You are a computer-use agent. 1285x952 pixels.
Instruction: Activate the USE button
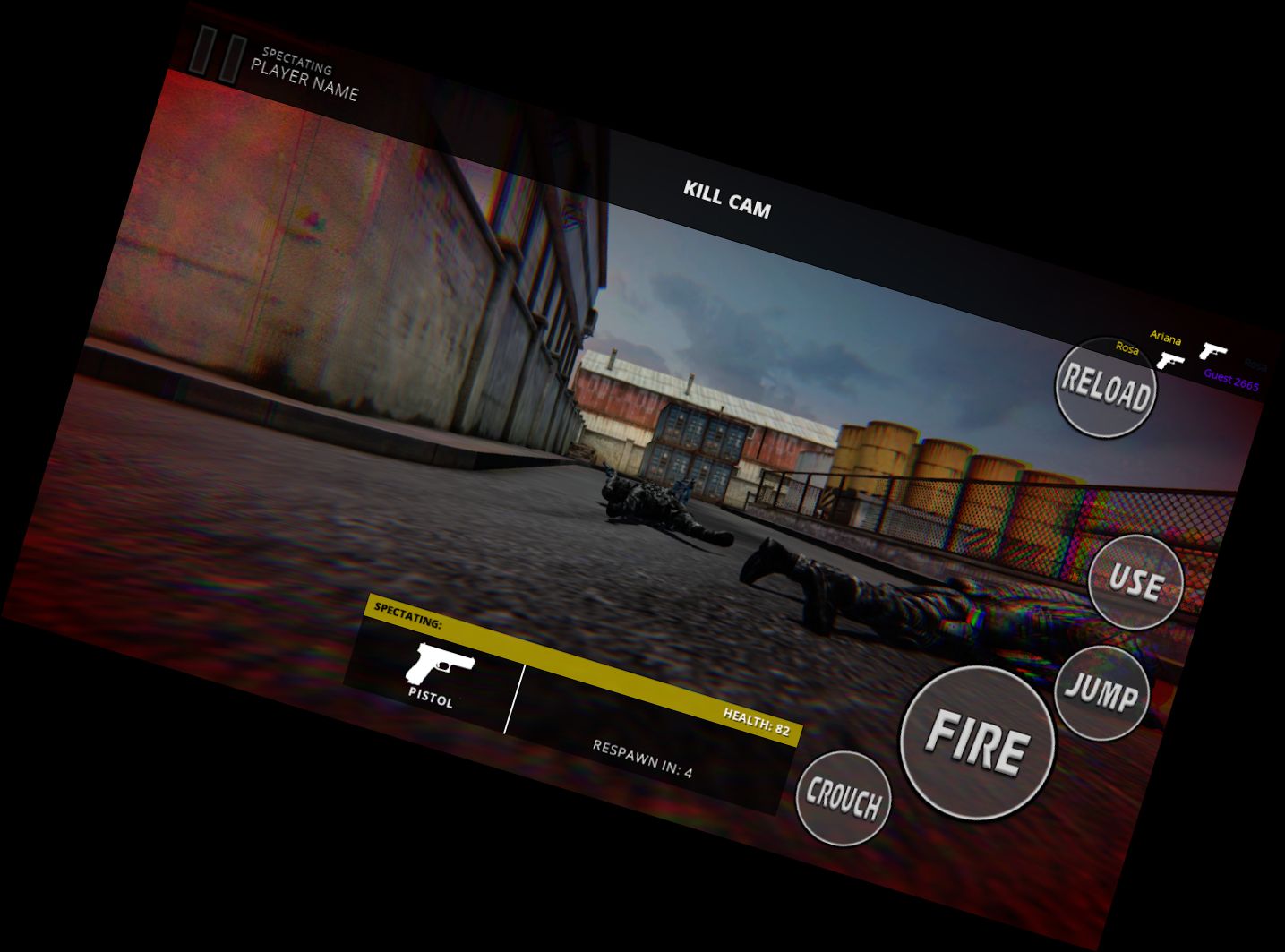(1135, 582)
